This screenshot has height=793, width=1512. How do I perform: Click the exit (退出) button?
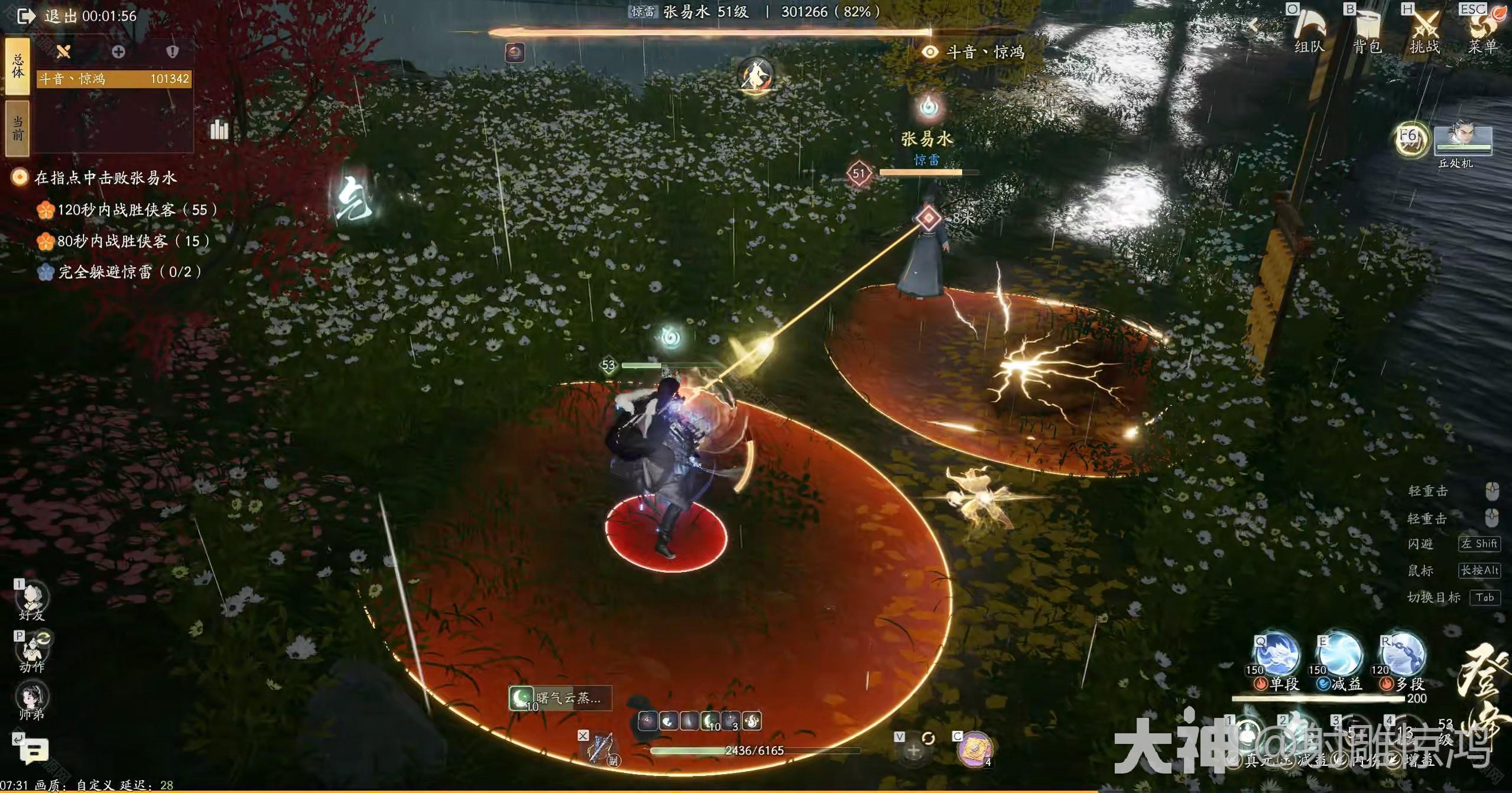tap(27, 16)
